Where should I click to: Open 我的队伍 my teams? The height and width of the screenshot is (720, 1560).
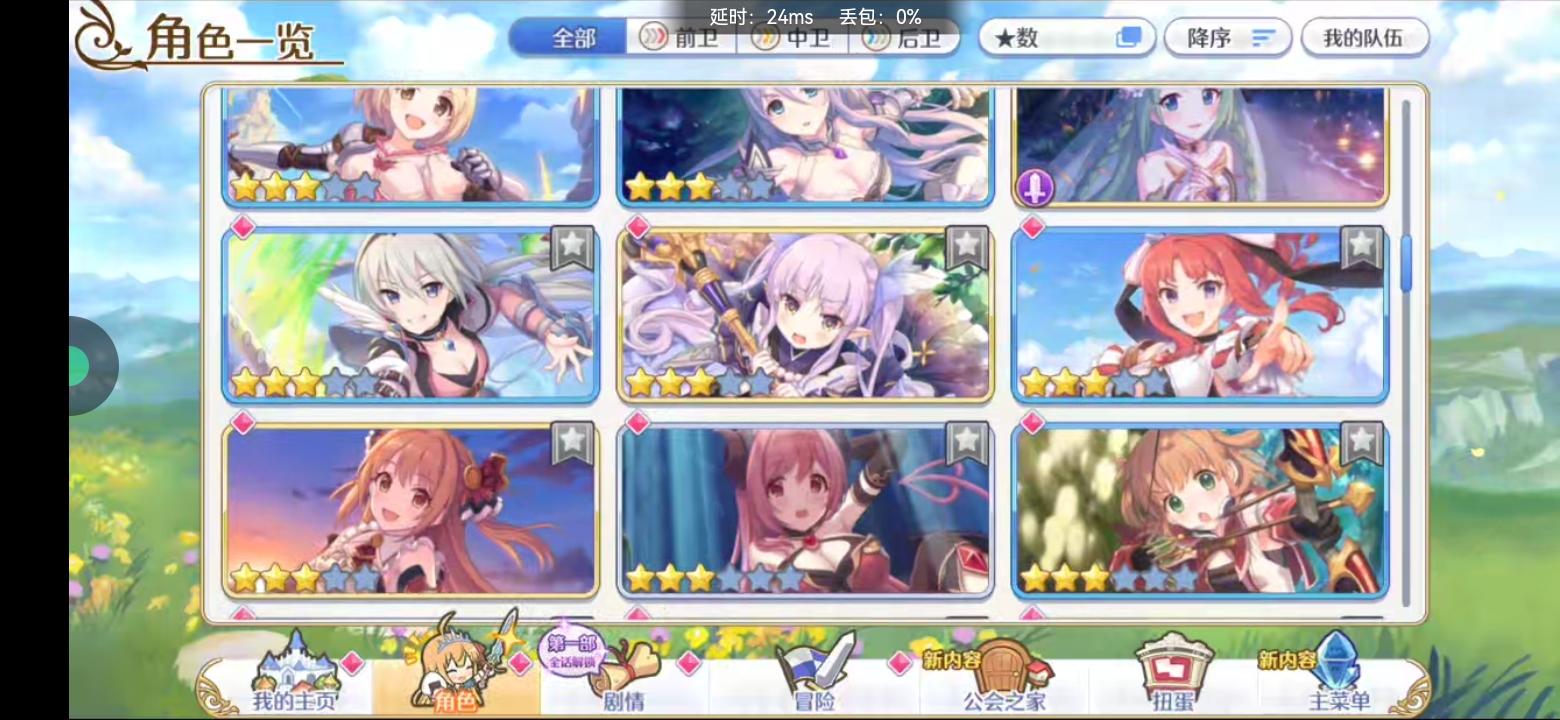1363,36
